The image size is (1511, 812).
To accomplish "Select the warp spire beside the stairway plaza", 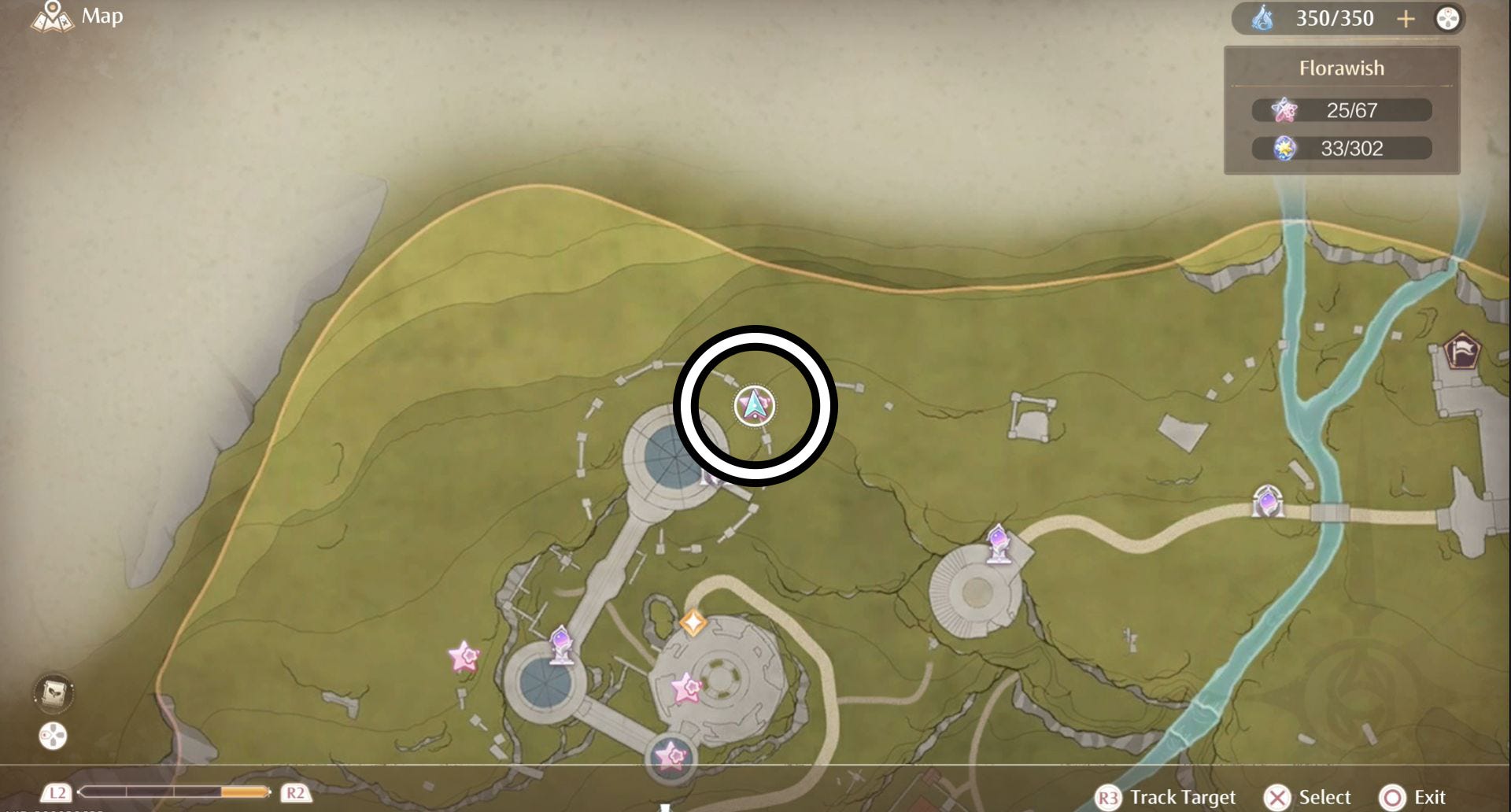I will (998, 544).
